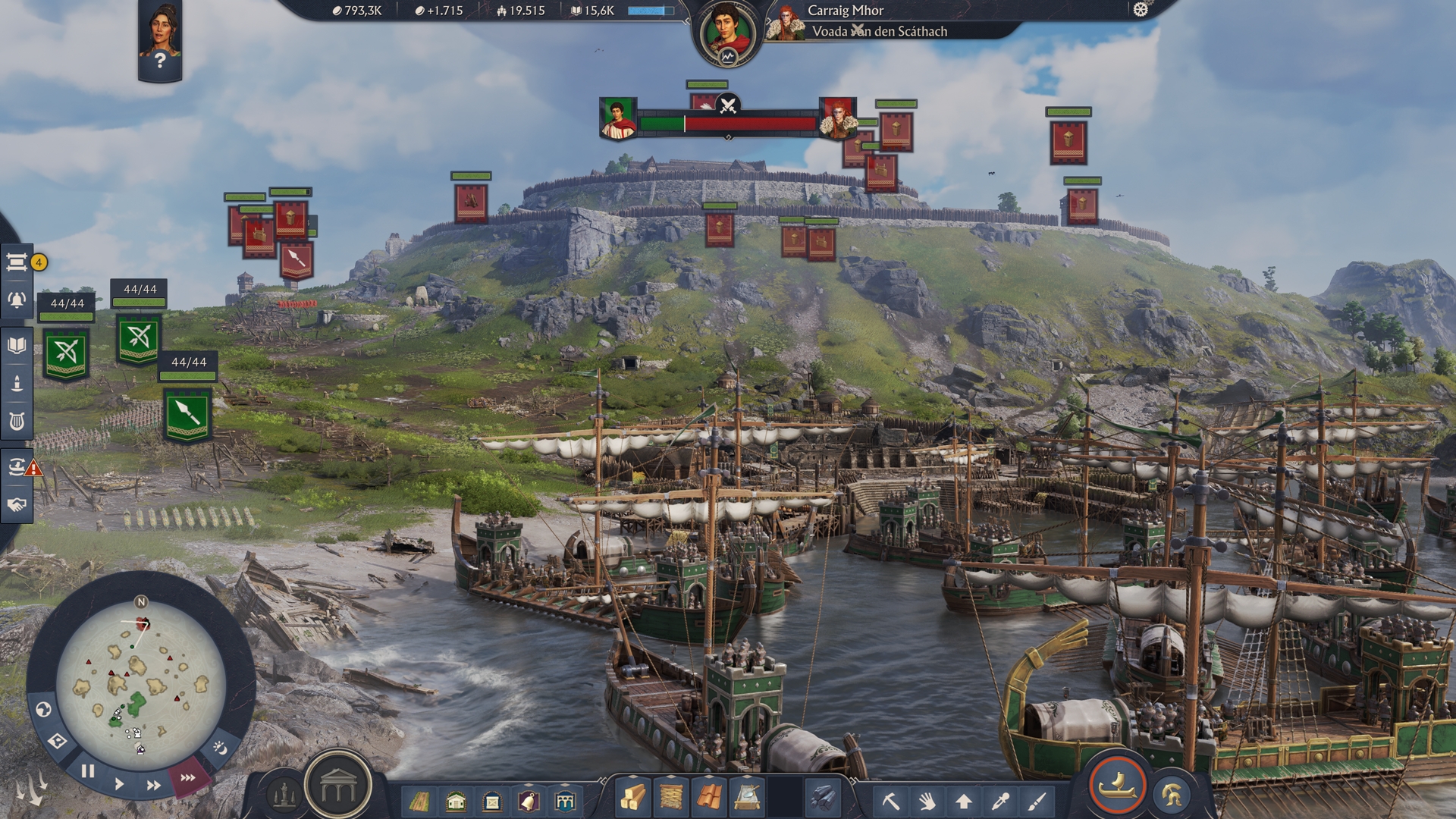Open the notifications bell panel

17,300
